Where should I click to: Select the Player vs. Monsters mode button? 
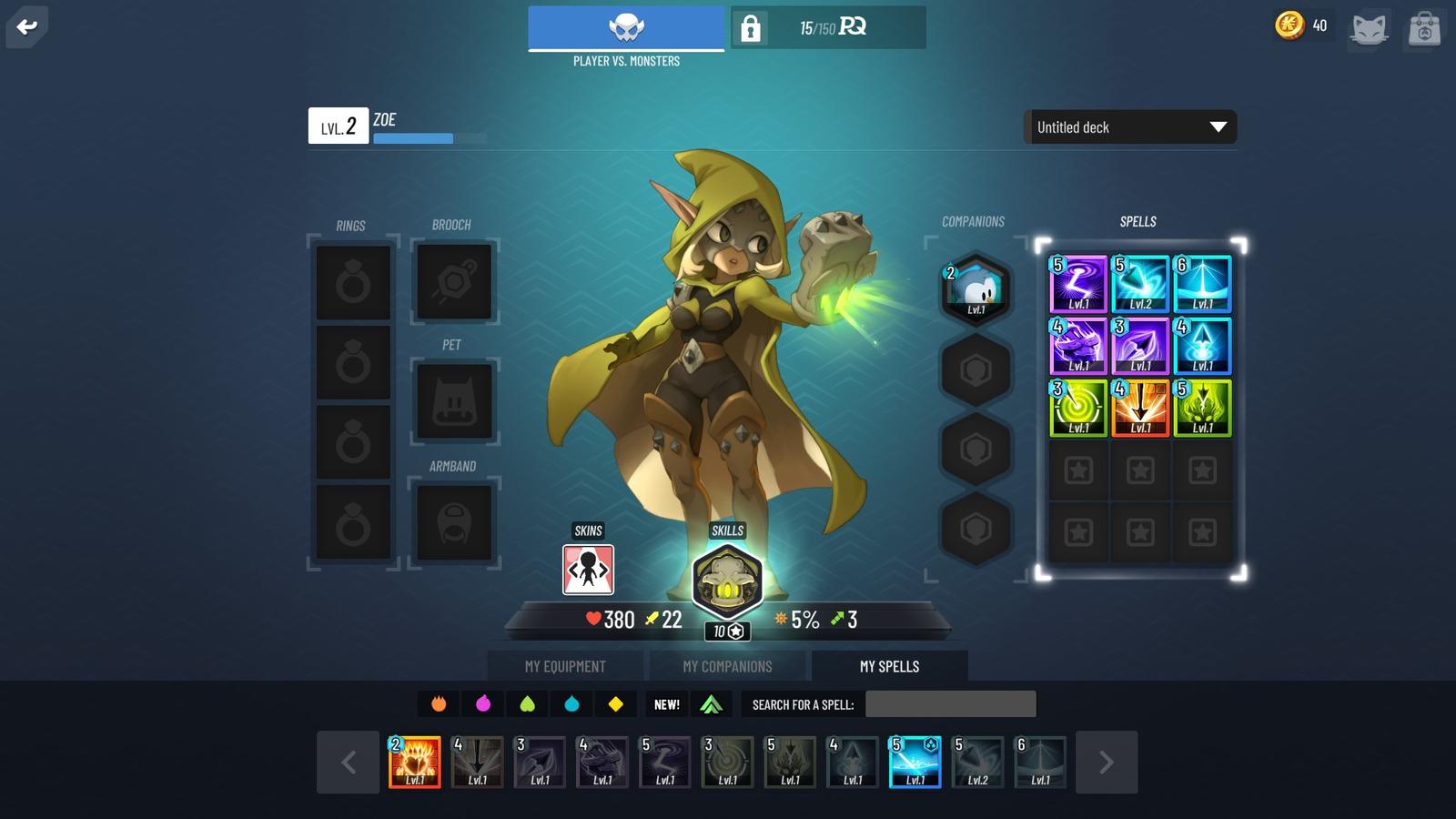pyautogui.click(x=624, y=28)
